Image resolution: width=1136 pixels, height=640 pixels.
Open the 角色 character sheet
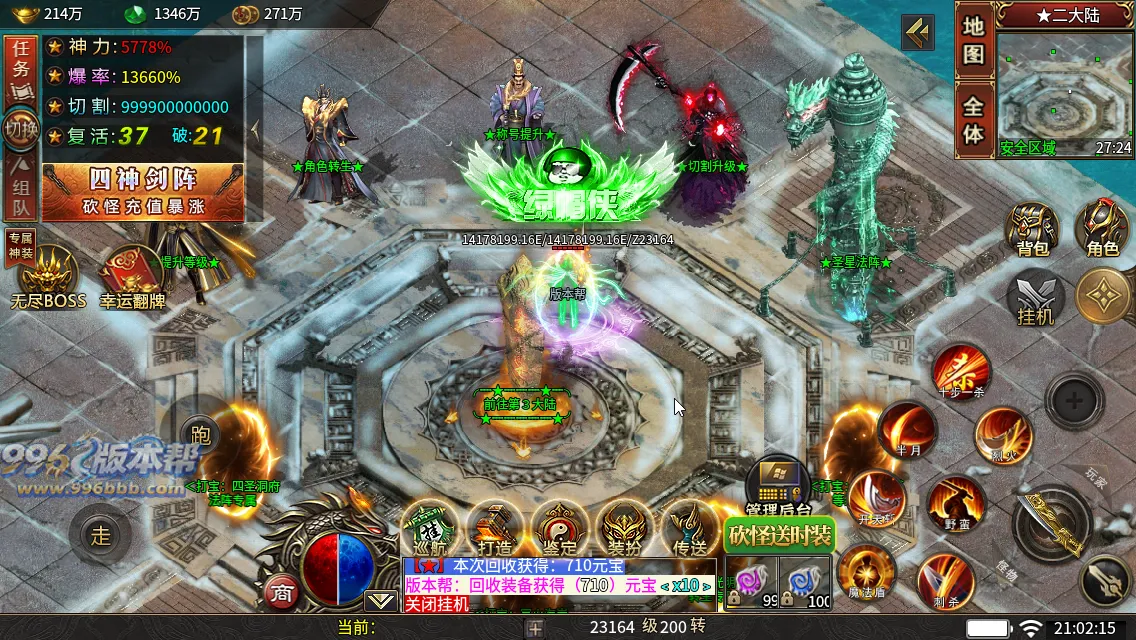1102,229
